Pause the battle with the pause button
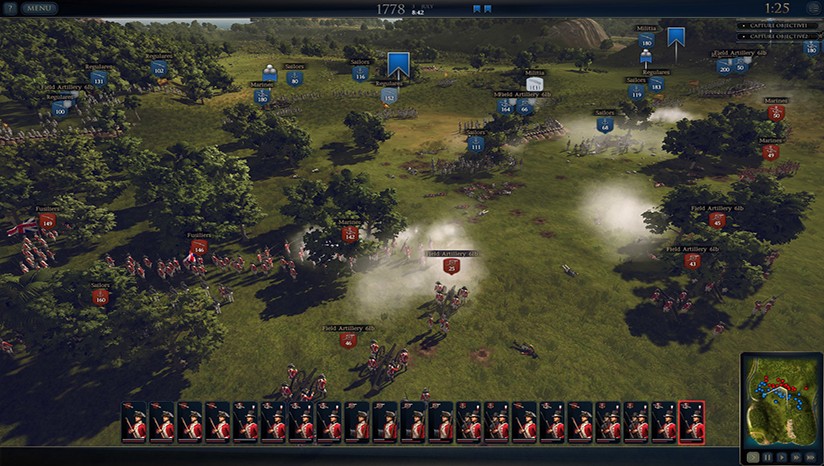The width and height of the screenshot is (824, 466). (767, 456)
